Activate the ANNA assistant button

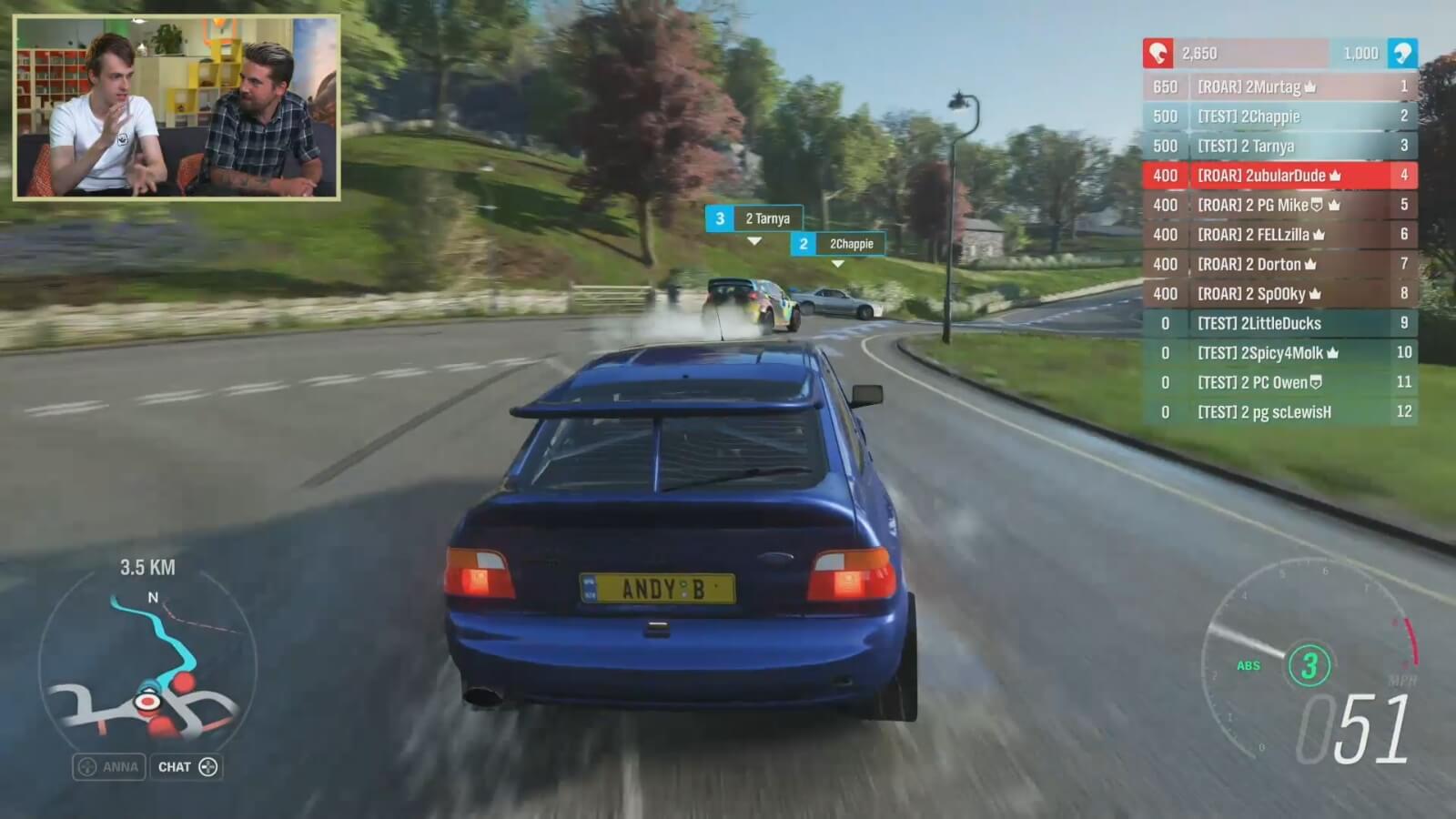tap(109, 767)
